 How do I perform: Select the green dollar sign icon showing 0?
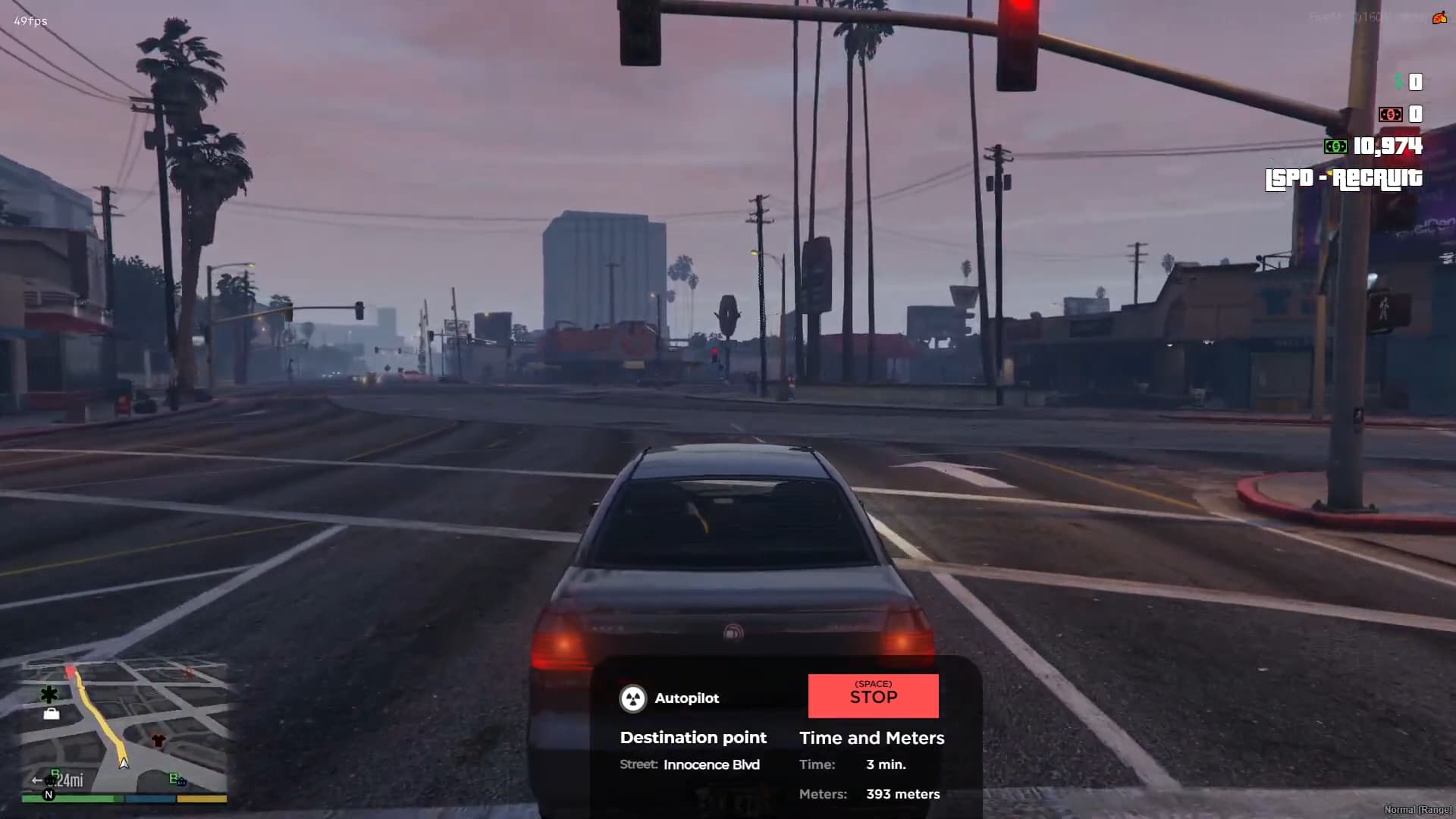click(1398, 81)
